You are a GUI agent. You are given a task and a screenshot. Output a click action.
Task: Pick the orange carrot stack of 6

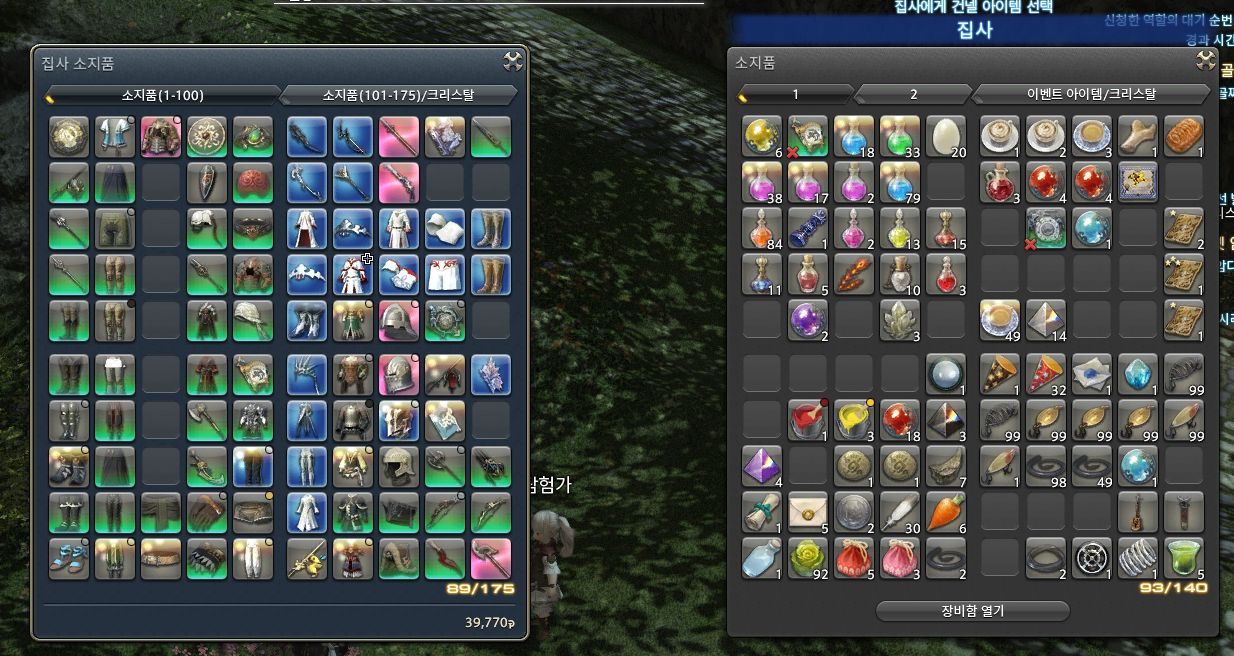coord(945,511)
